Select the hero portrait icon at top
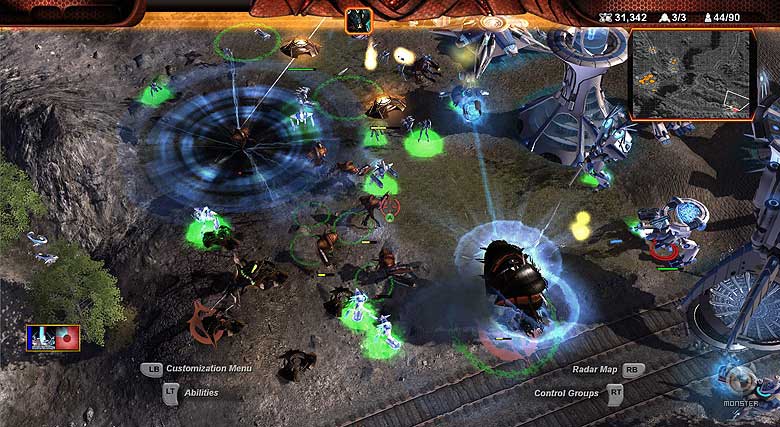This screenshot has height=427, width=780. coord(359,20)
